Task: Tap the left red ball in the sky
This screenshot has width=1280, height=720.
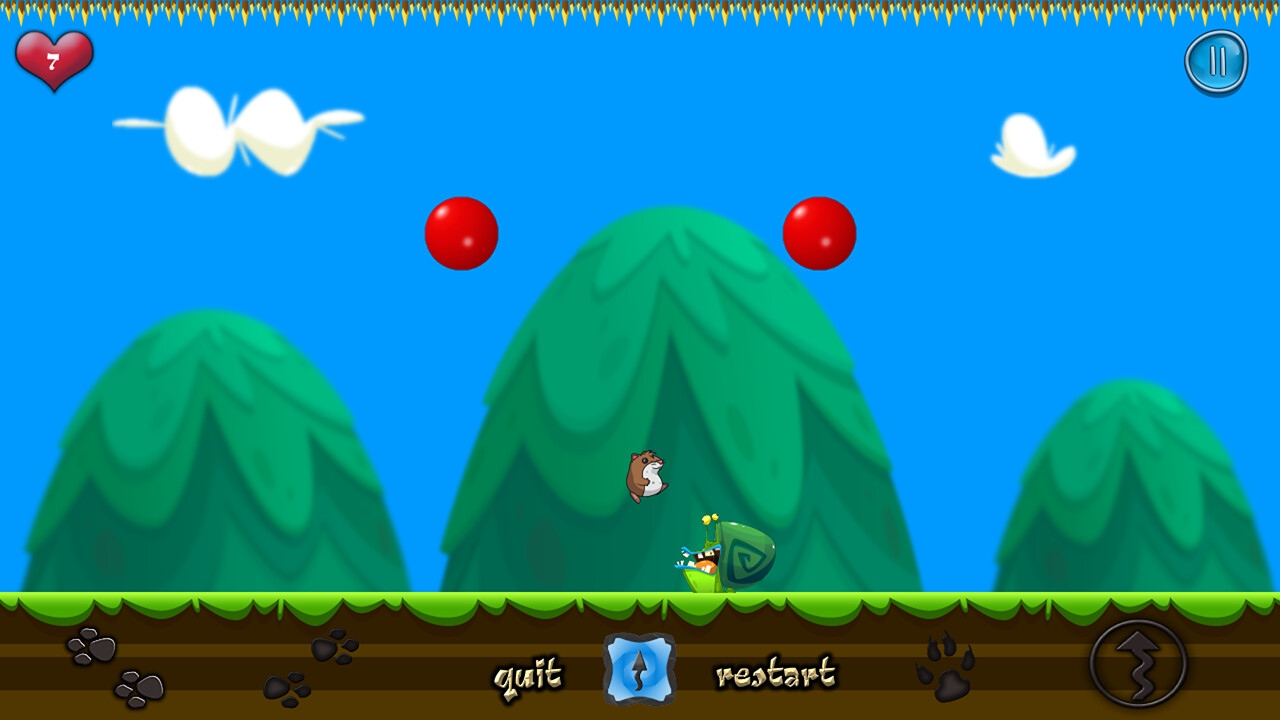Action: [x=461, y=233]
